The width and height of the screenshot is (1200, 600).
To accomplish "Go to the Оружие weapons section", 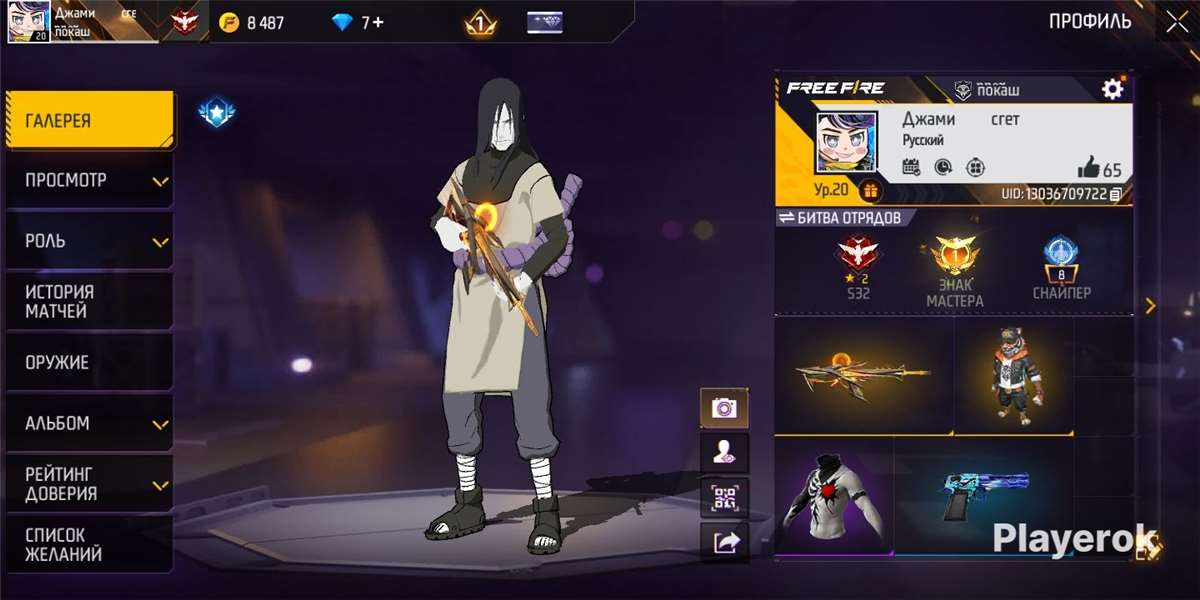I will (88, 363).
